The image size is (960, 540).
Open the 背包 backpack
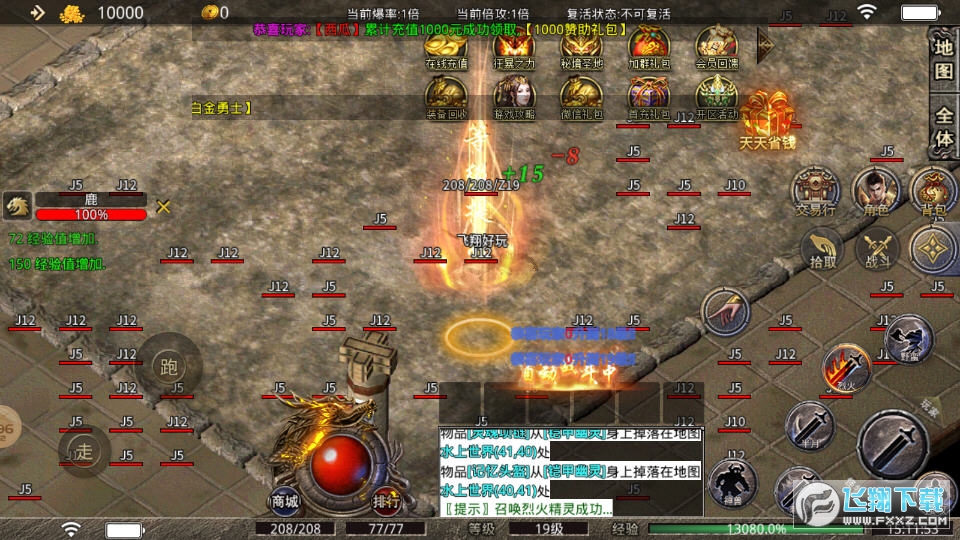(934, 188)
